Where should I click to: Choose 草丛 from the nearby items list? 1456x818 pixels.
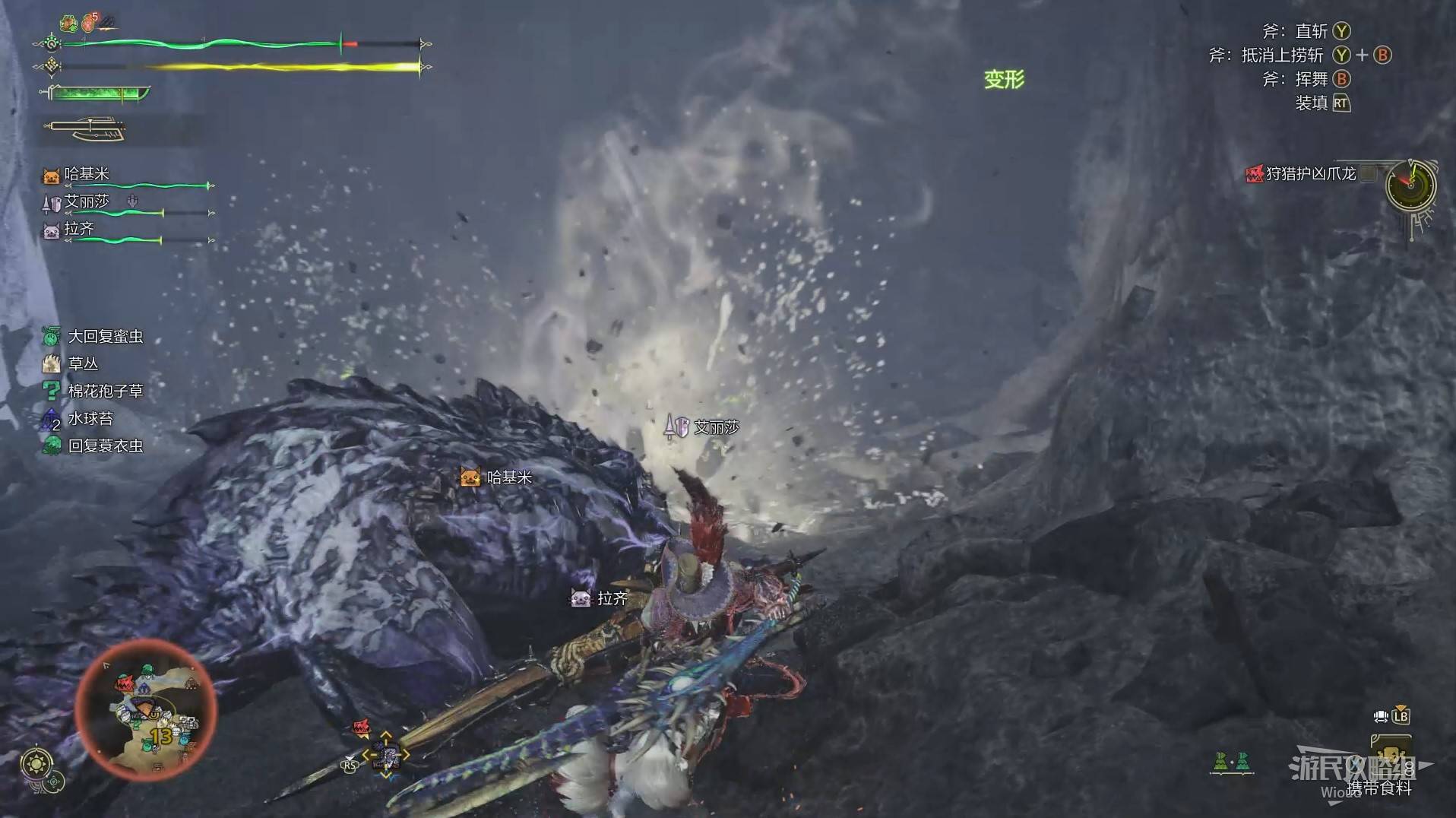pos(83,363)
